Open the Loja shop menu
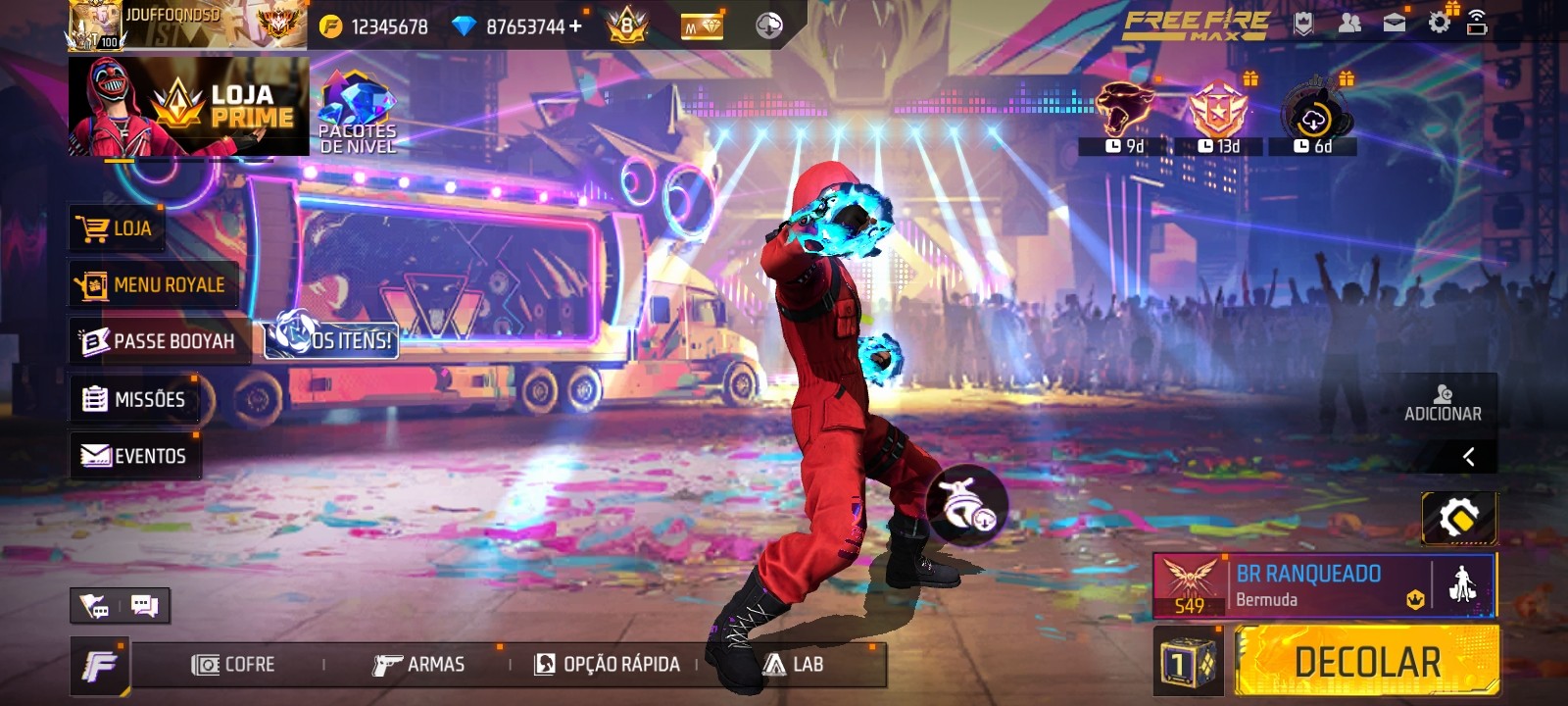 coord(117,229)
